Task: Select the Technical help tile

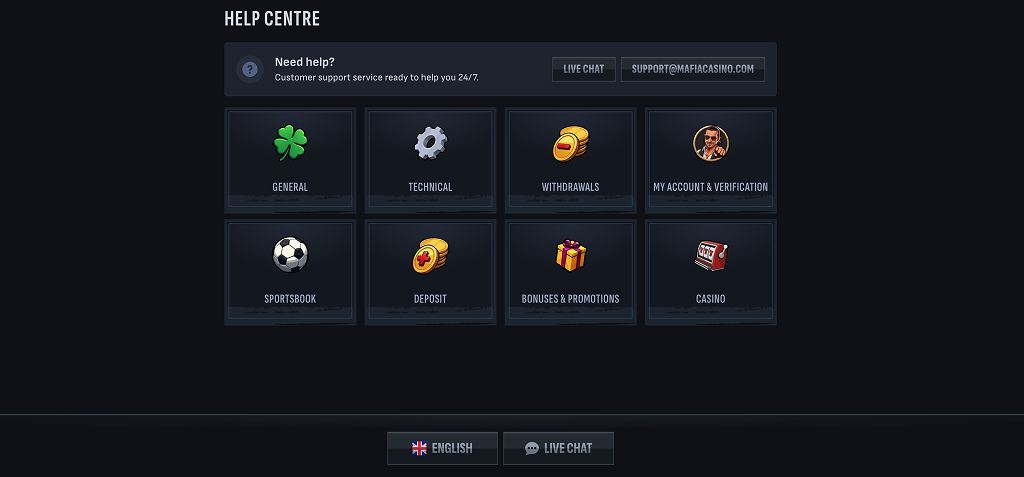Action: pyautogui.click(x=430, y=160)
